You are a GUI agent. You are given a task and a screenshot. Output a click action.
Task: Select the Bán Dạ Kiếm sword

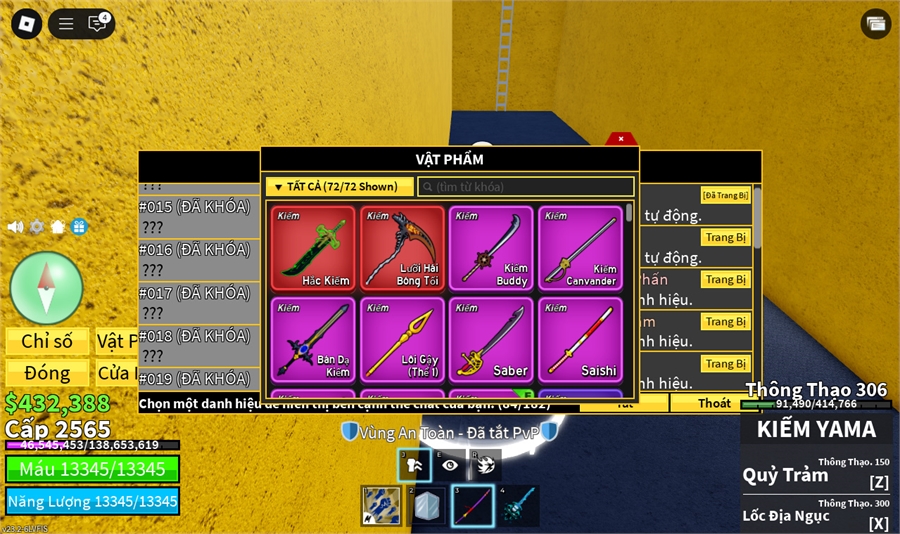click(313, 339)
